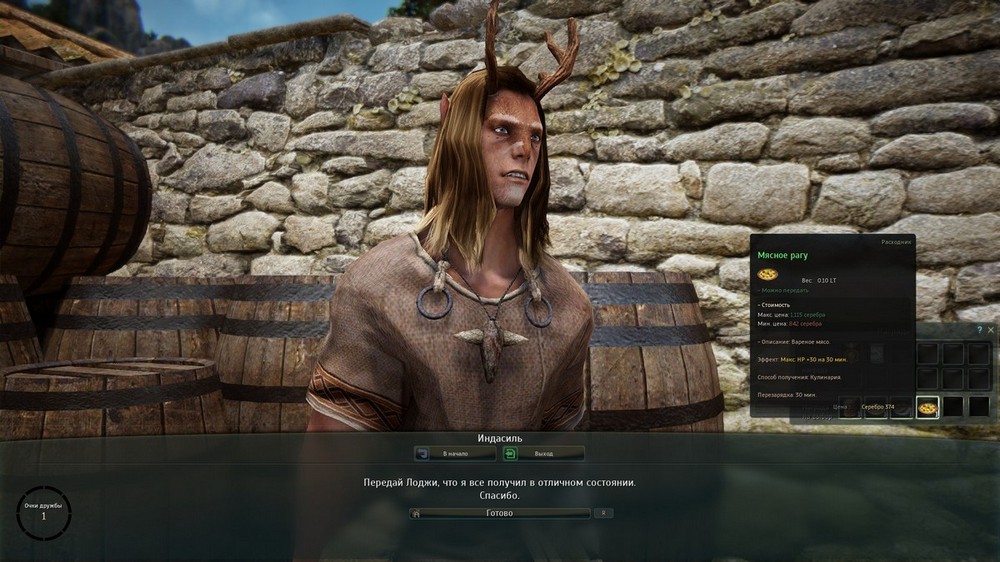This screenshot has height=562, width=1000.
Task: Select the meat stew inventory slot
Action: pyautogui.click(x=928, y=407)
